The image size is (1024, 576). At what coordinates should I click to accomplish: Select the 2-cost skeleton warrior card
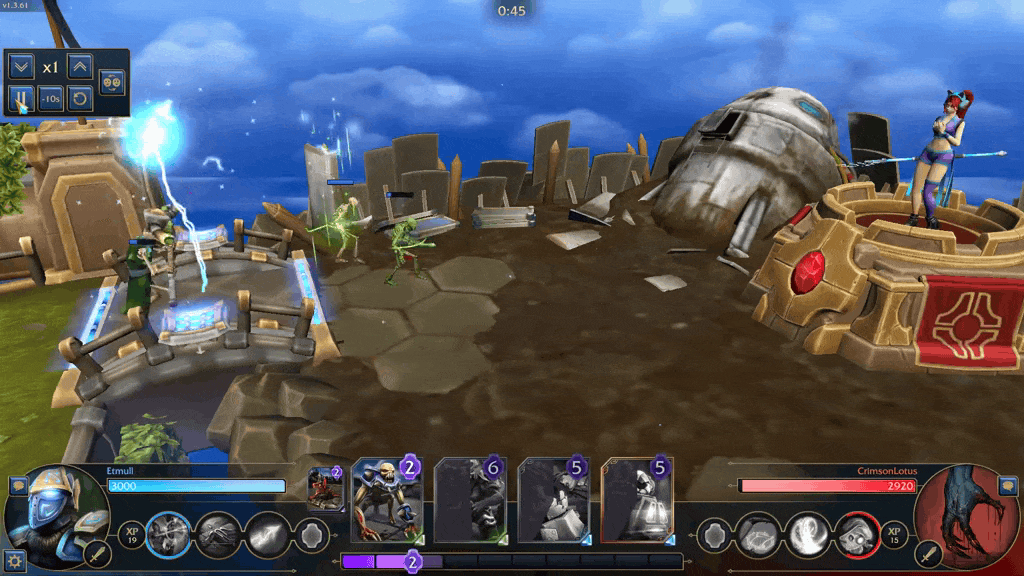[x=387, y=500]
